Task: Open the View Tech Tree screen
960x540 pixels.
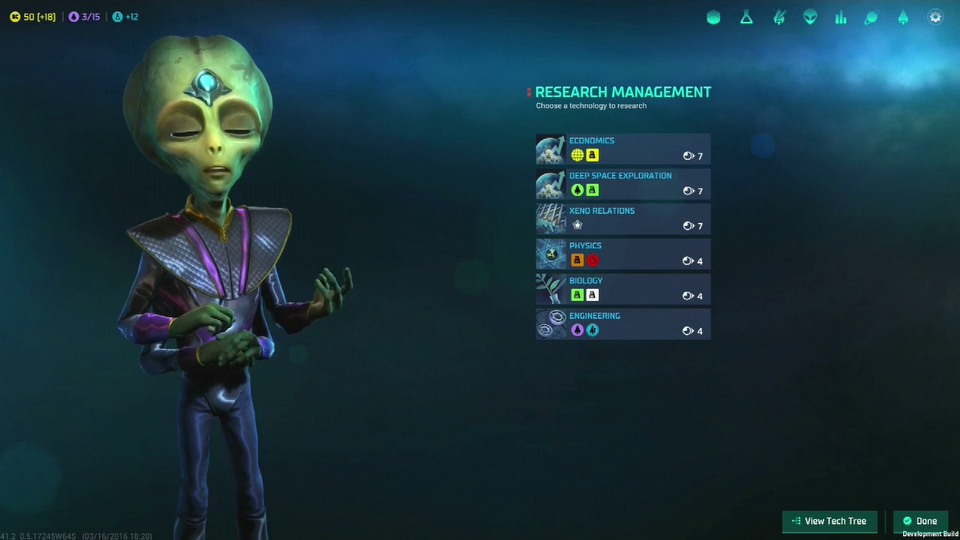Action: [829, 521]
